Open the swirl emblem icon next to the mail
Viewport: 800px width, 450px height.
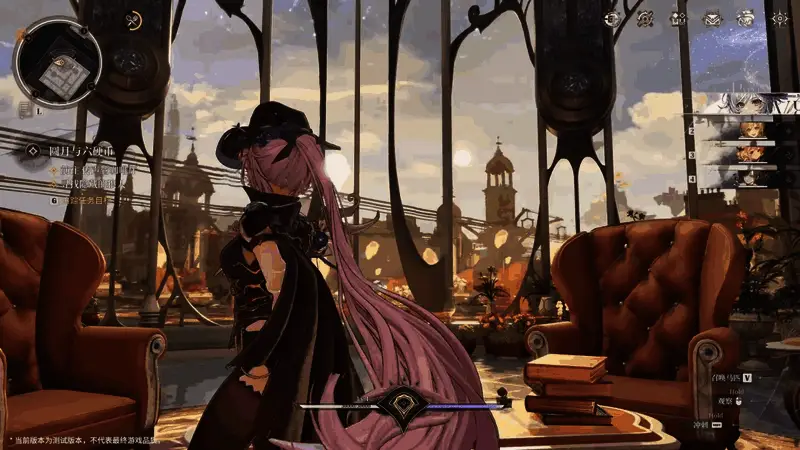[746, 18]
